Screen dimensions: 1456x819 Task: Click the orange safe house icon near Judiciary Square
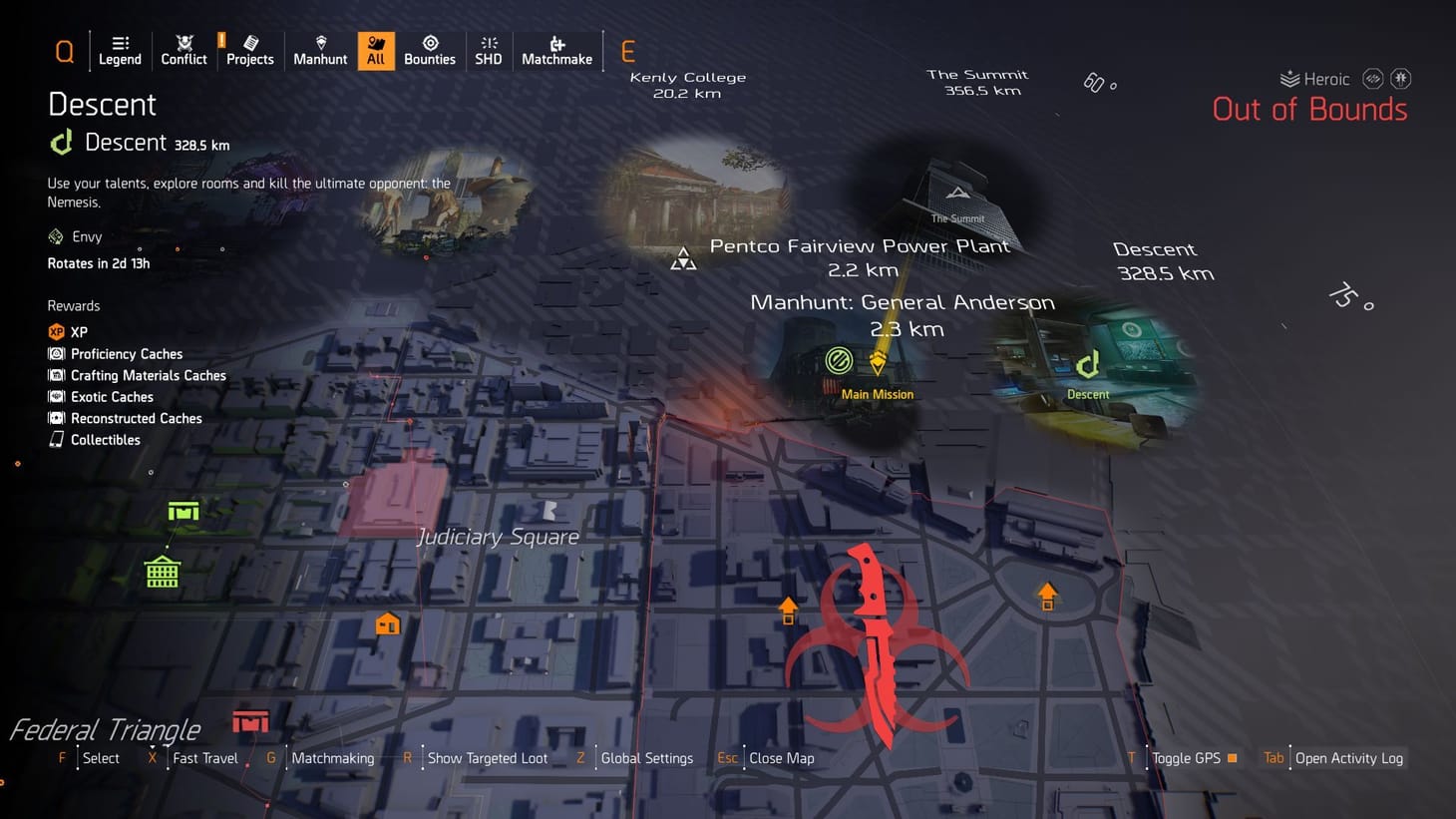(x=387, y=622)
